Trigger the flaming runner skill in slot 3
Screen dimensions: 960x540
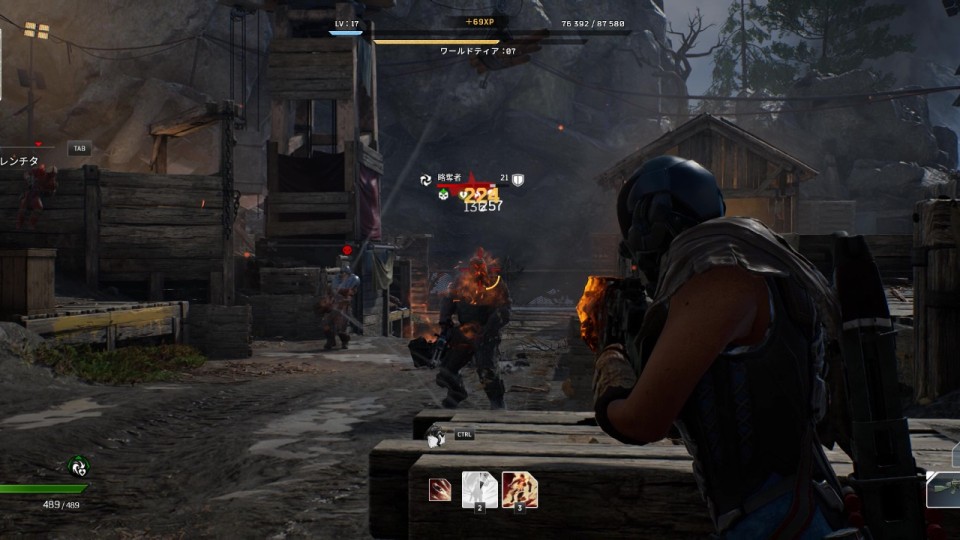tap(519, 489)
